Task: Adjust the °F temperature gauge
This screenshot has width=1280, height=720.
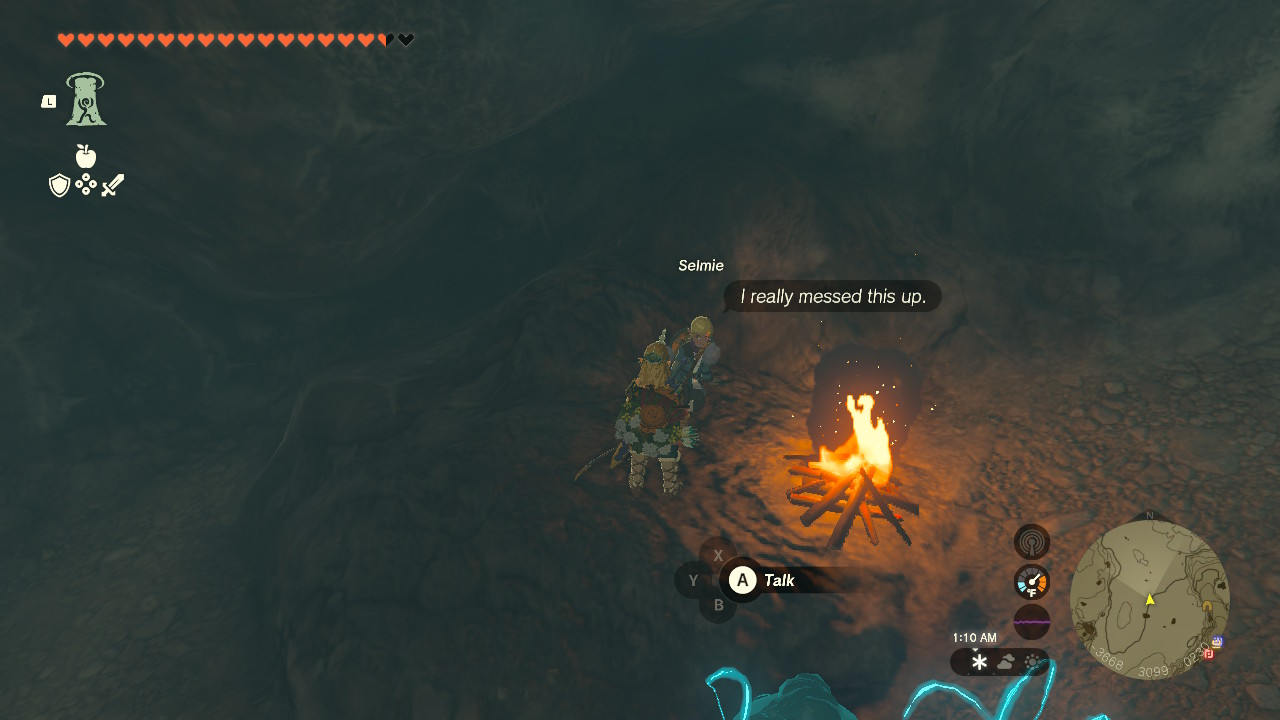Action: (x=1030, y=581)
